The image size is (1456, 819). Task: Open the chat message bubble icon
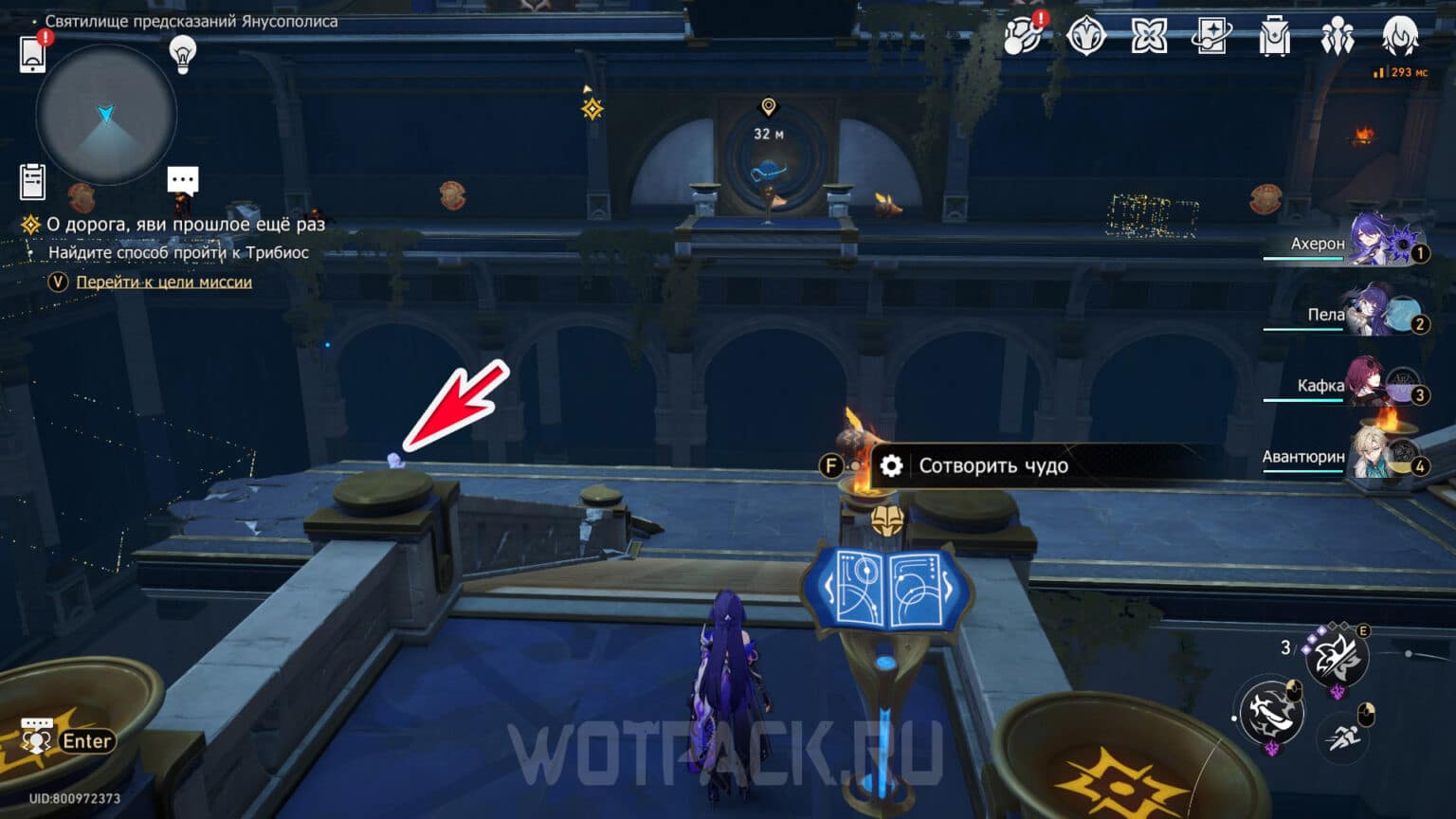181,180
